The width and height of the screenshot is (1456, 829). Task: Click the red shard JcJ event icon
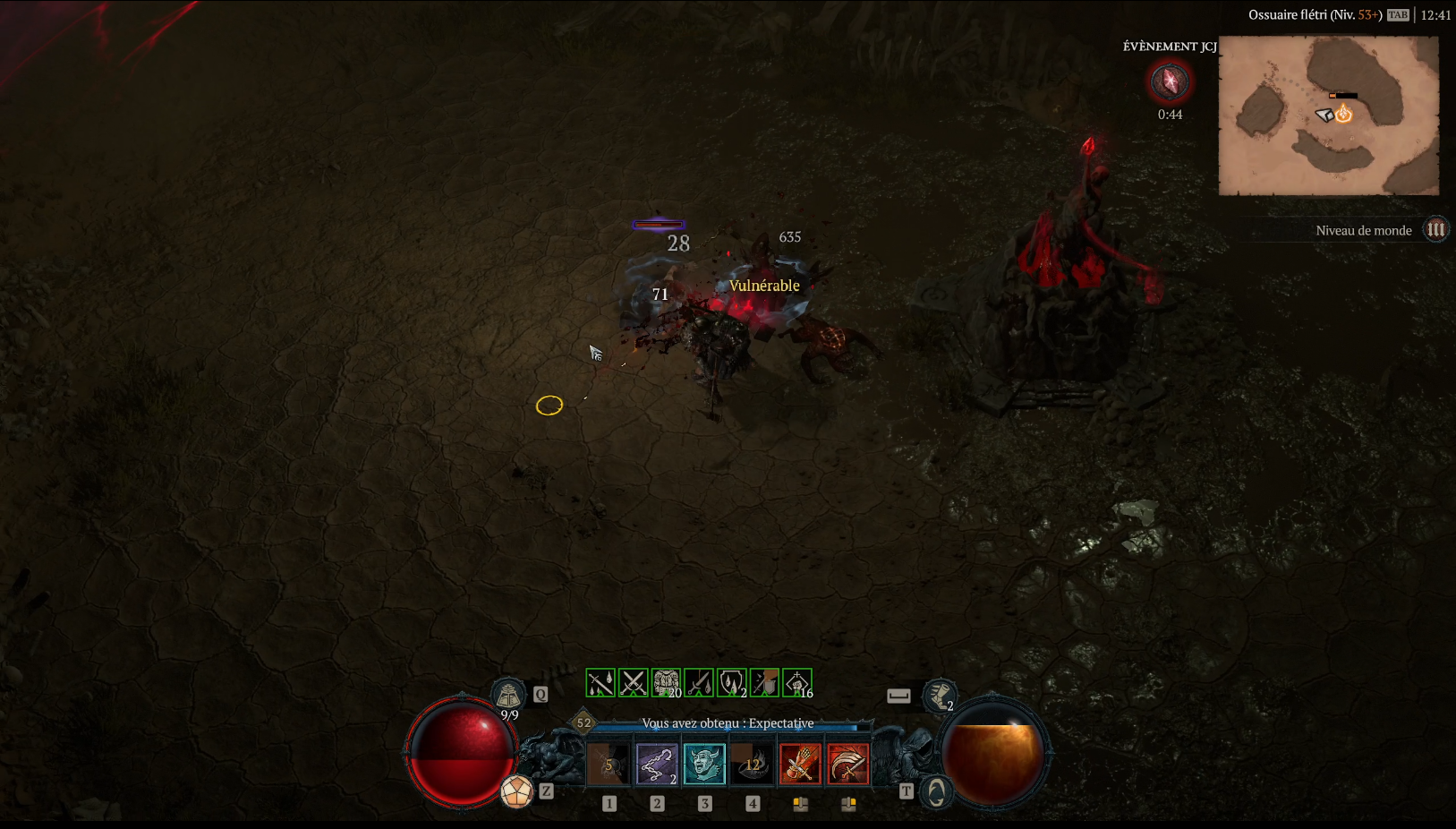click(1169, 82)
